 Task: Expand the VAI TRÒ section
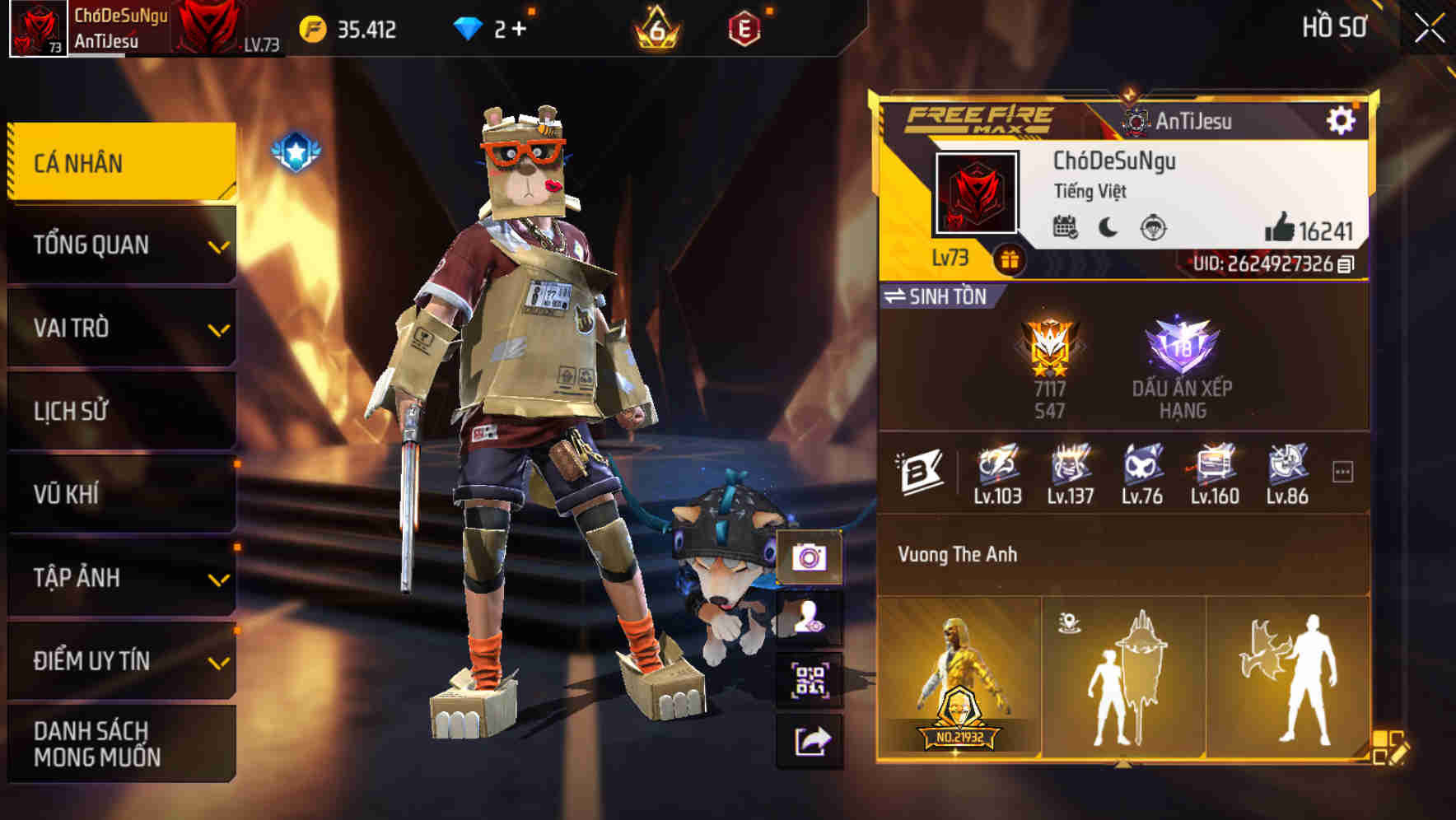120,328
